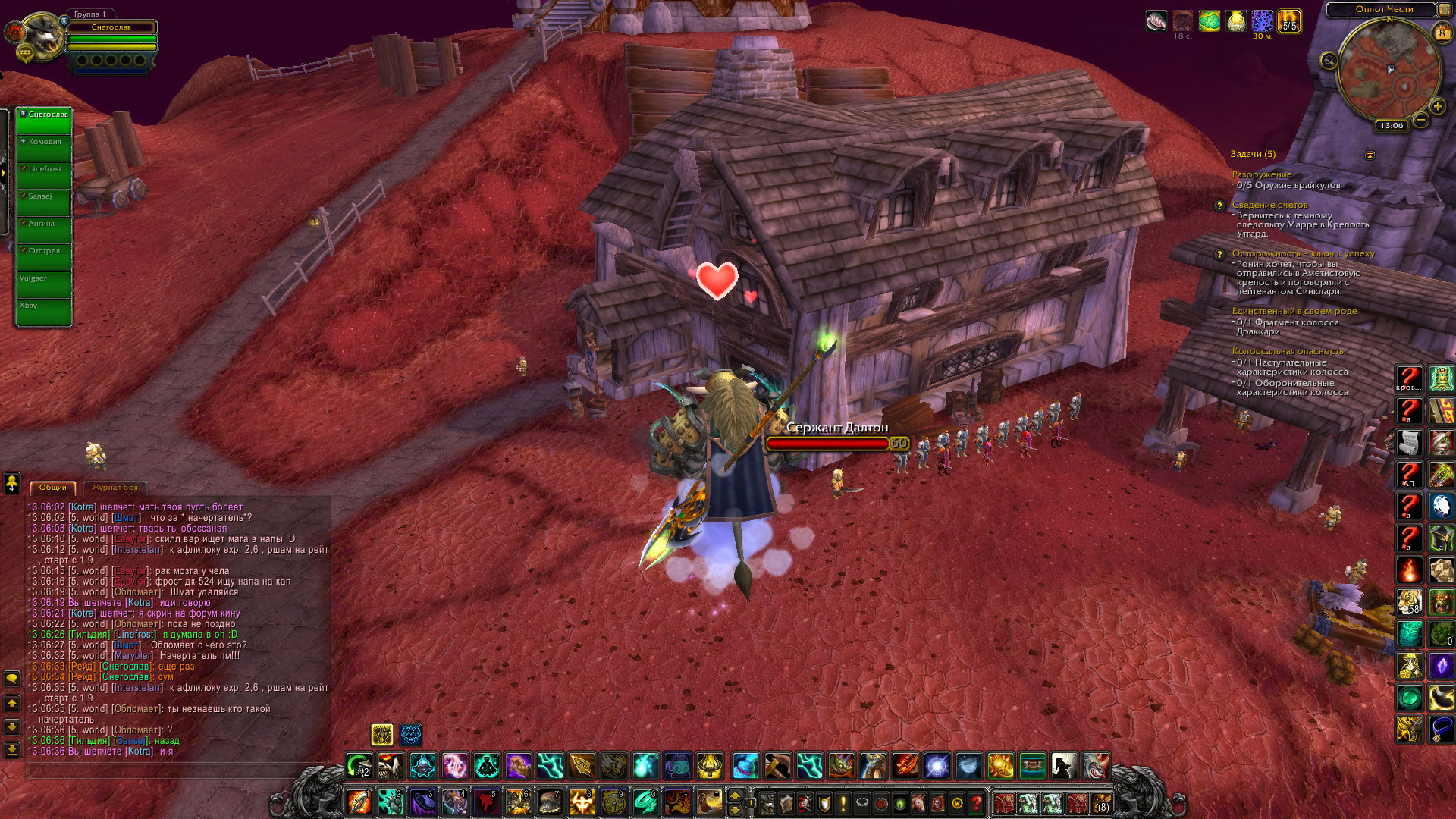Image resolution: width=1456 pixels, height=819 pixels.
Task: Use the white diamond gem slot
Action: [1442, 506]
